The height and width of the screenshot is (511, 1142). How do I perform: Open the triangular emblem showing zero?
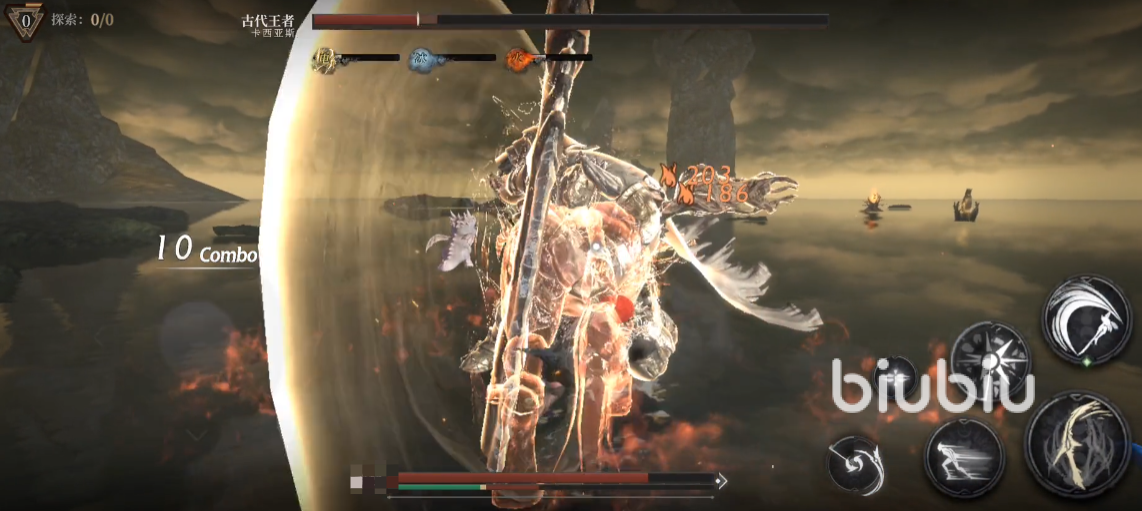(x=26, y=20)
